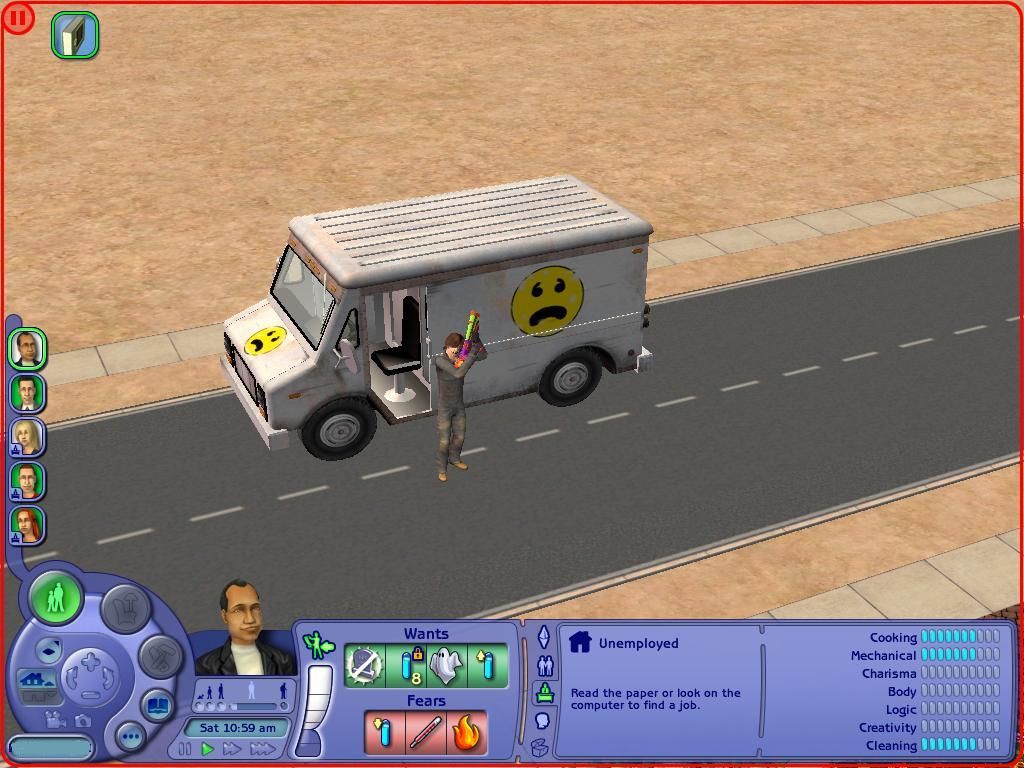Click the queued action icon at top
Viewport: 1024px width, 768px height.
75,36
